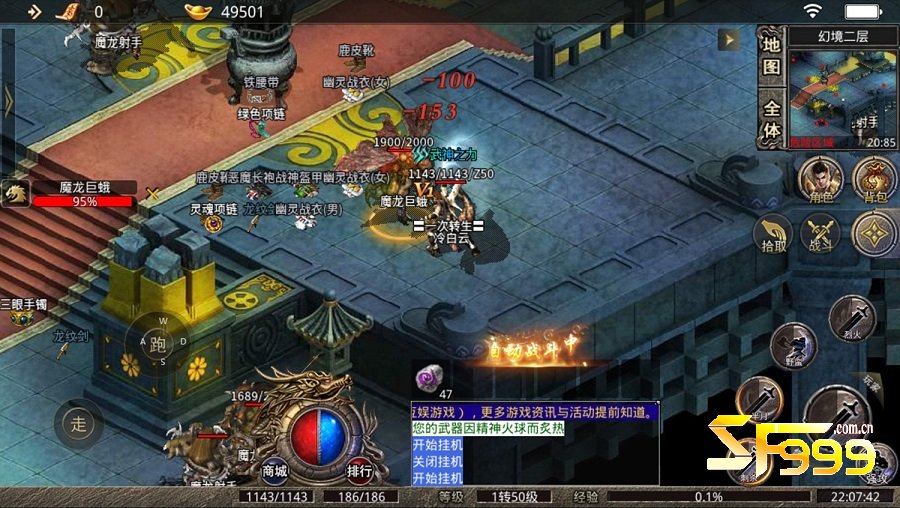Open the 商城 shop
Screen dimensions: 900x508
(x=275, y=470)
